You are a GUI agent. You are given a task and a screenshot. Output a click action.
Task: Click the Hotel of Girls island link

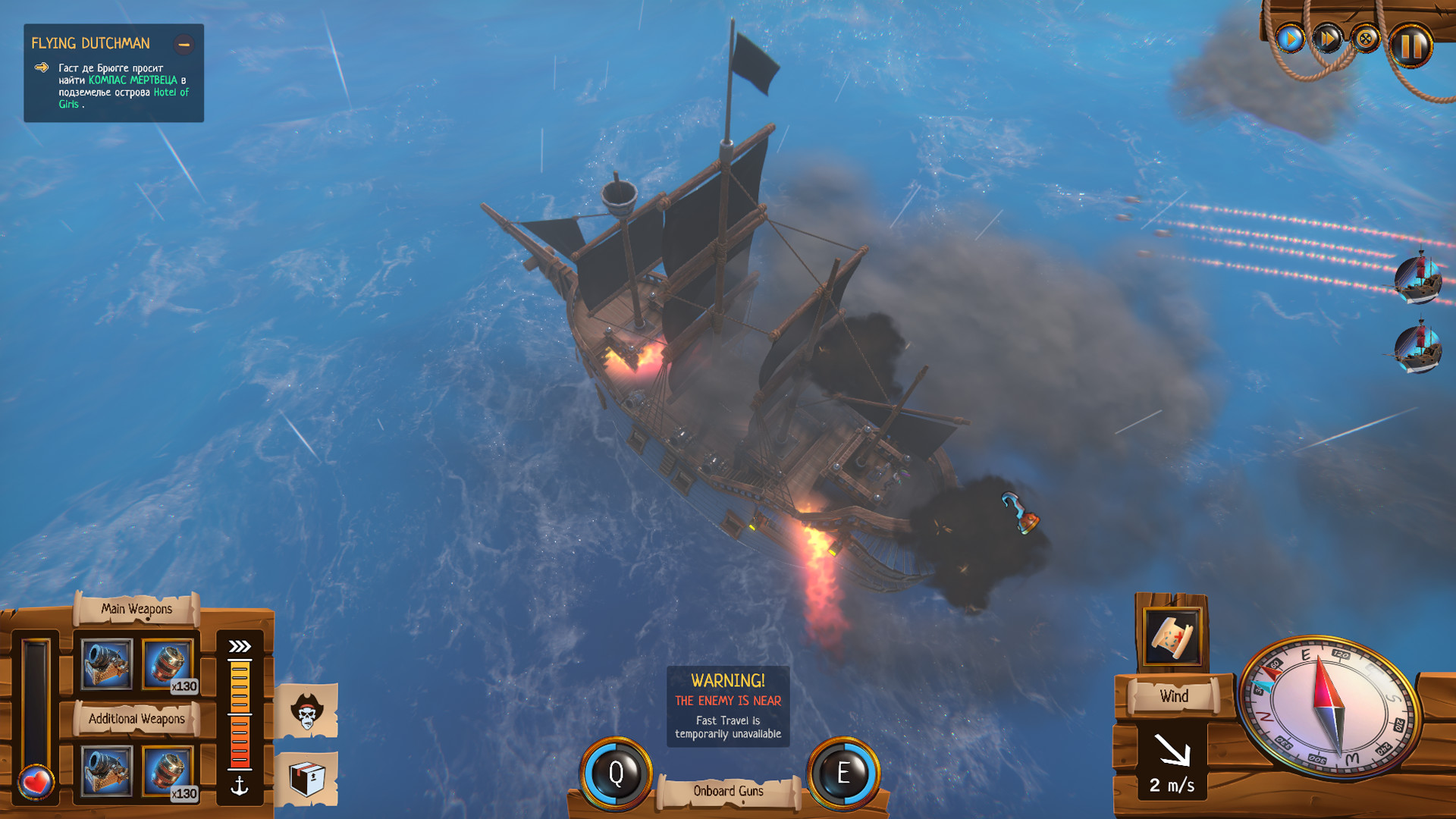click(x=171, y=91)
